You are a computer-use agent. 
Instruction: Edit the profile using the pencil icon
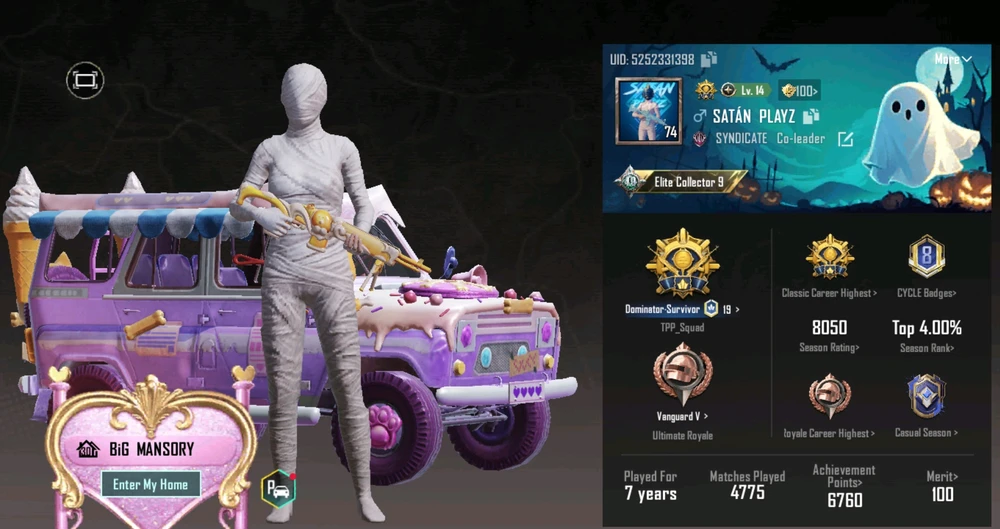tap(845, 139)
